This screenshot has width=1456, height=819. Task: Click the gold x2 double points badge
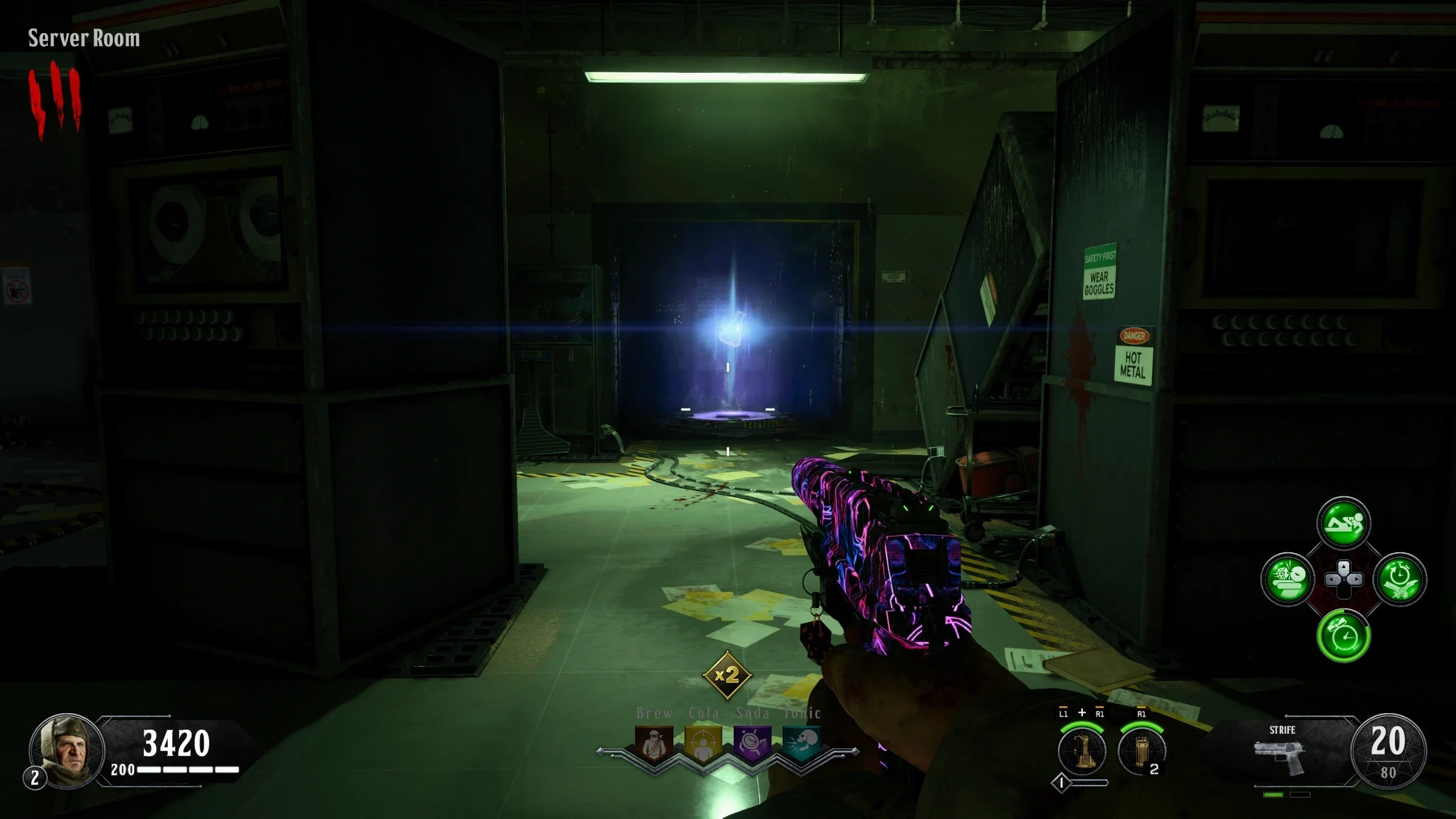[727, 676]
